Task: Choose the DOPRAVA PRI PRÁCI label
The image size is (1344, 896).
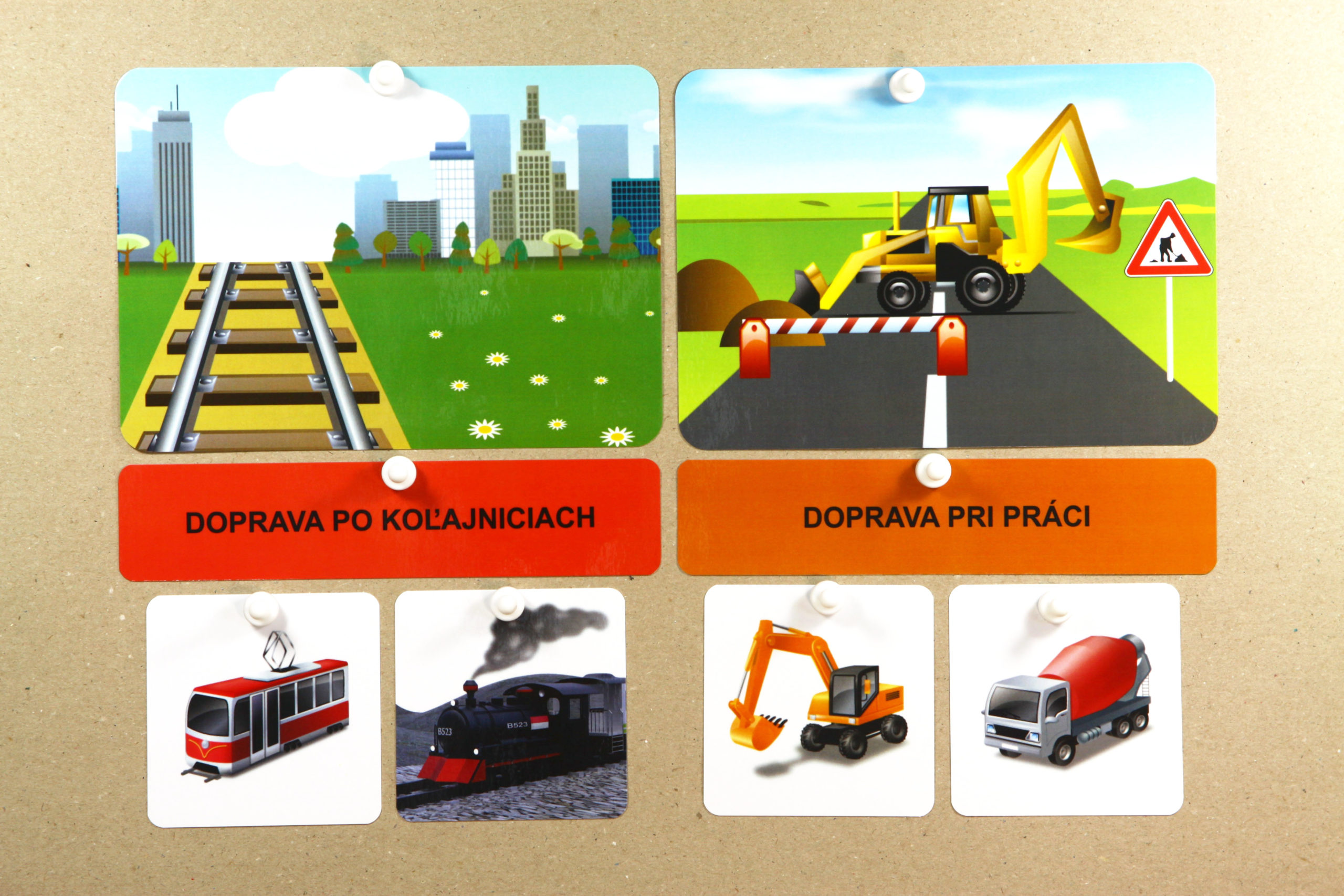Action: [x=946, y=517]
